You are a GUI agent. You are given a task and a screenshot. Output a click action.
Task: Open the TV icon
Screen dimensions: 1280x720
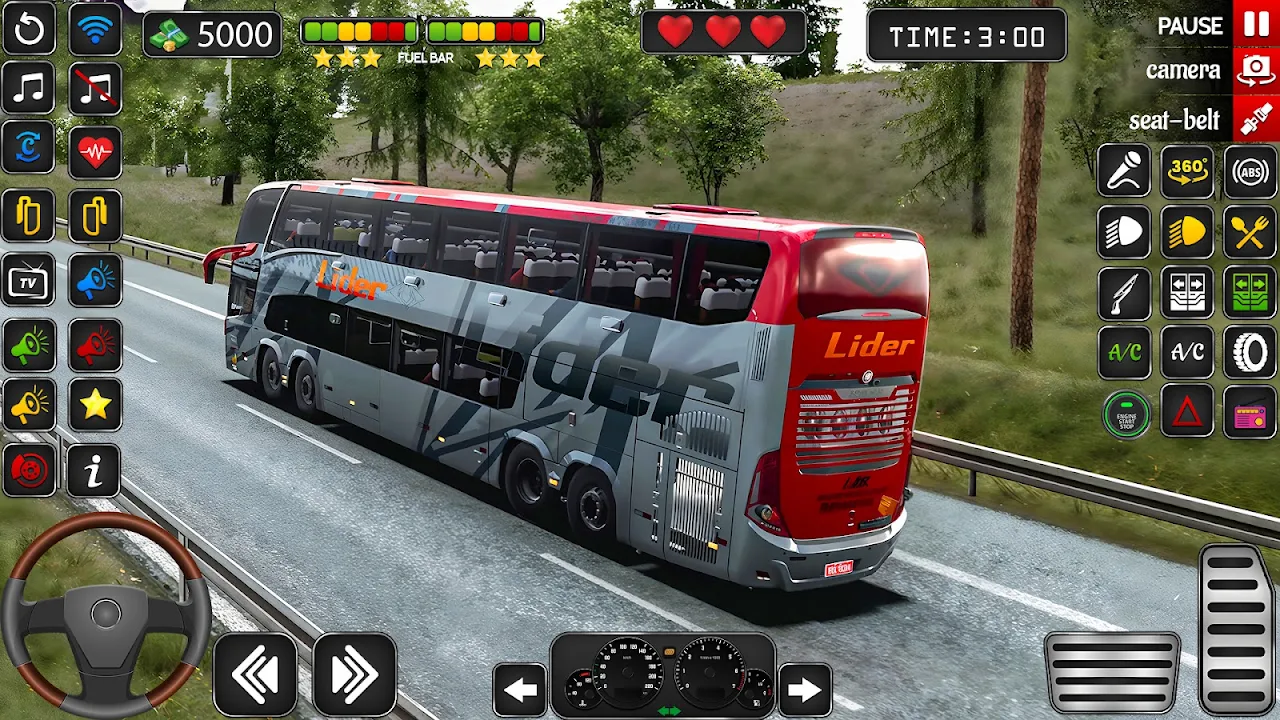click(29, 282)
